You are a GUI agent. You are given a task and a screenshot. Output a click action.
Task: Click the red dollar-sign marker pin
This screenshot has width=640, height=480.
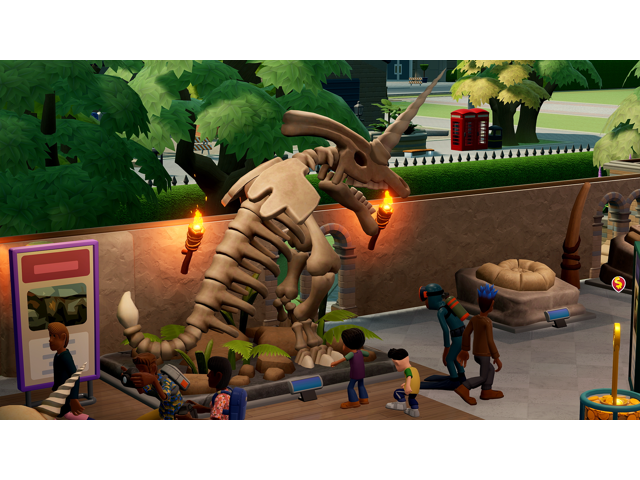[619, 284]
